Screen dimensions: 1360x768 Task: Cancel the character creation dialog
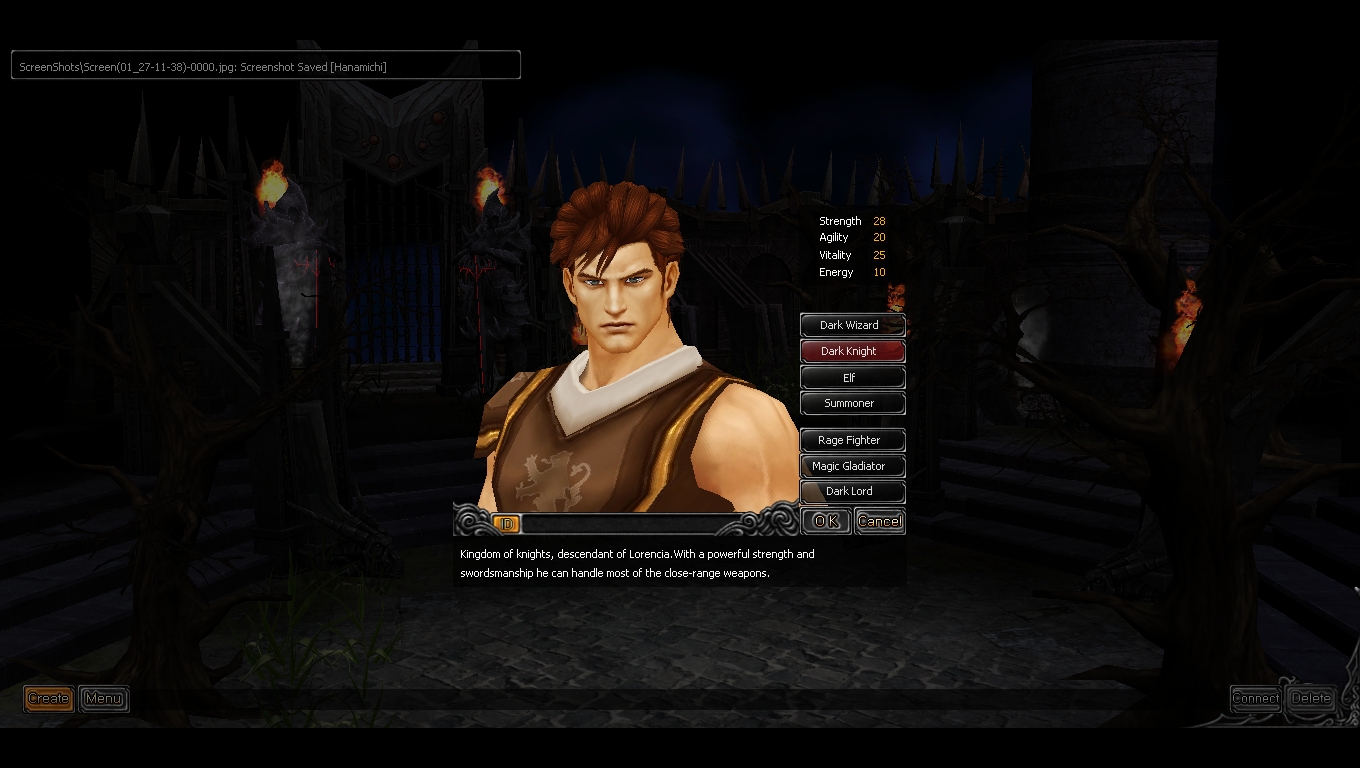pyautogui.click(x=880, y=521)
